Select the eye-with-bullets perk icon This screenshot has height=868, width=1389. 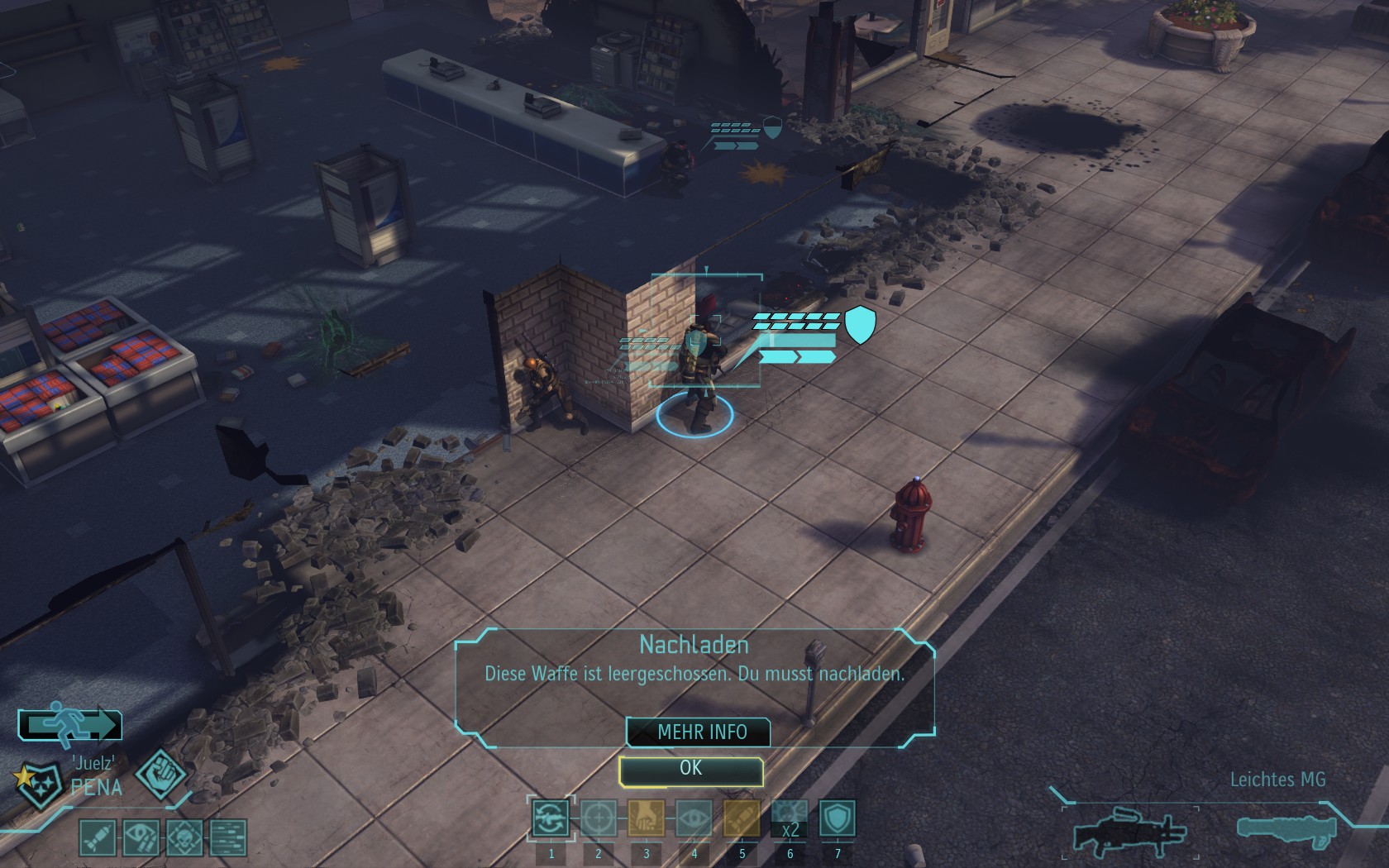pyautogui.click(x=141, y=837)
